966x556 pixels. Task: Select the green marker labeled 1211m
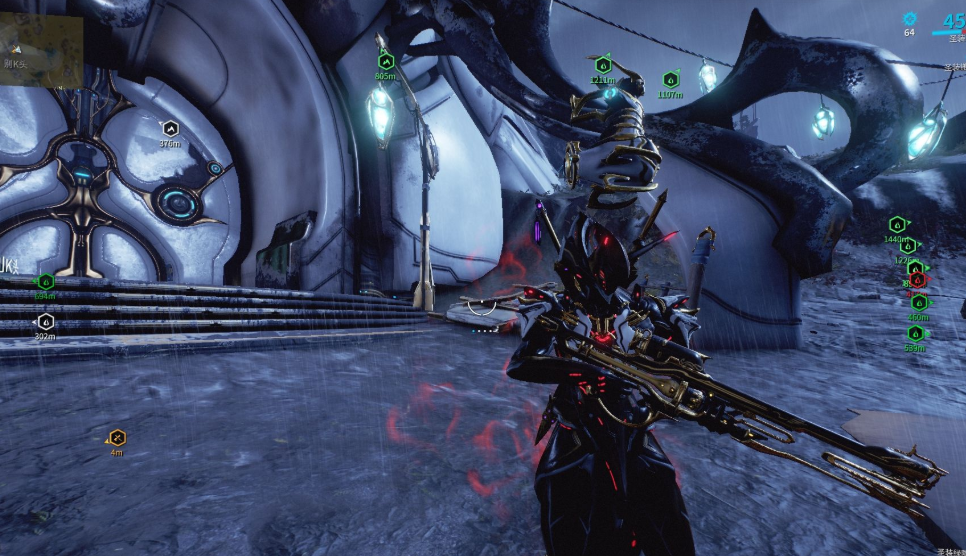(603, 65)
